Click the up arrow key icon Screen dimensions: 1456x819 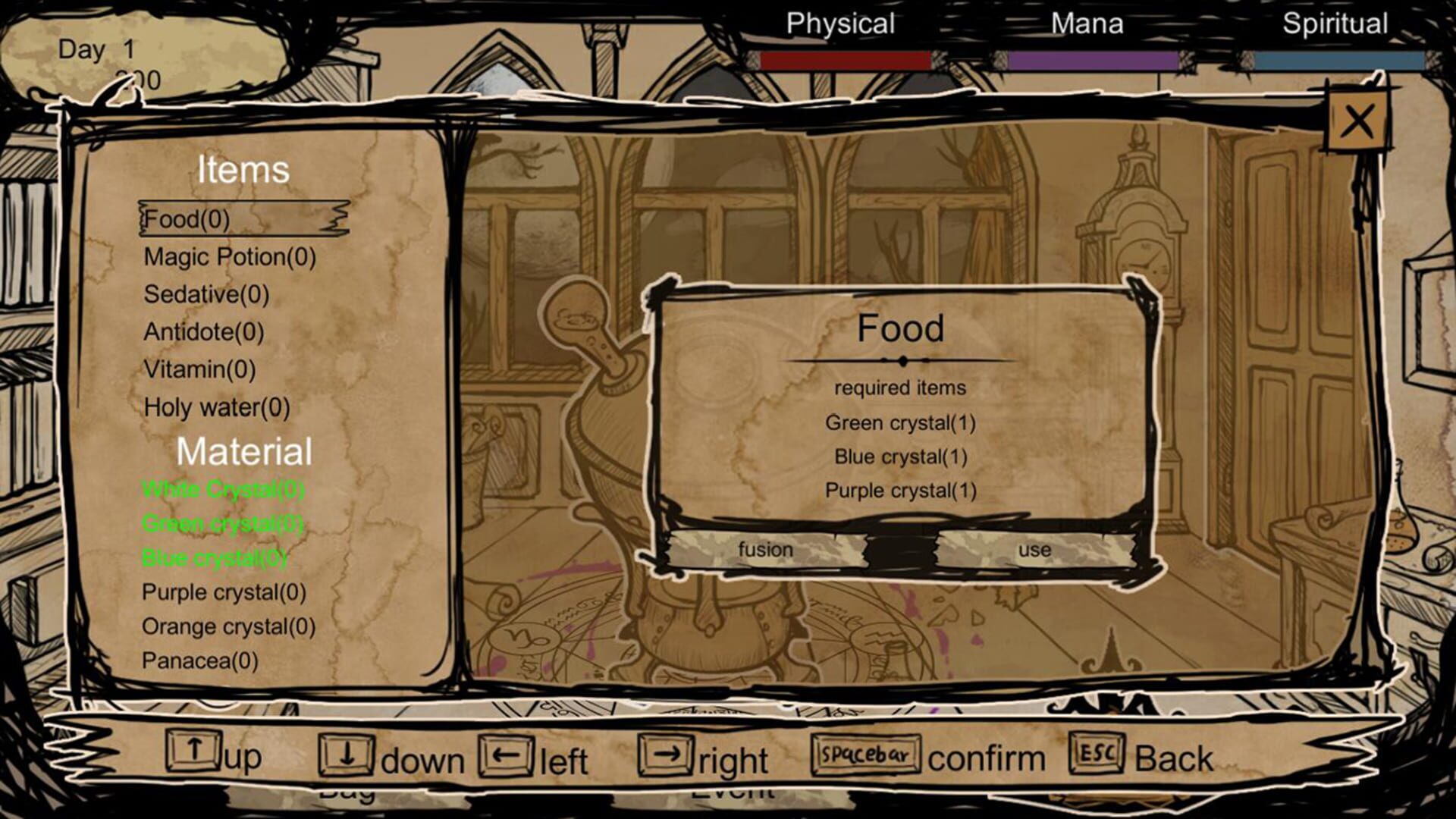point(193,753)
